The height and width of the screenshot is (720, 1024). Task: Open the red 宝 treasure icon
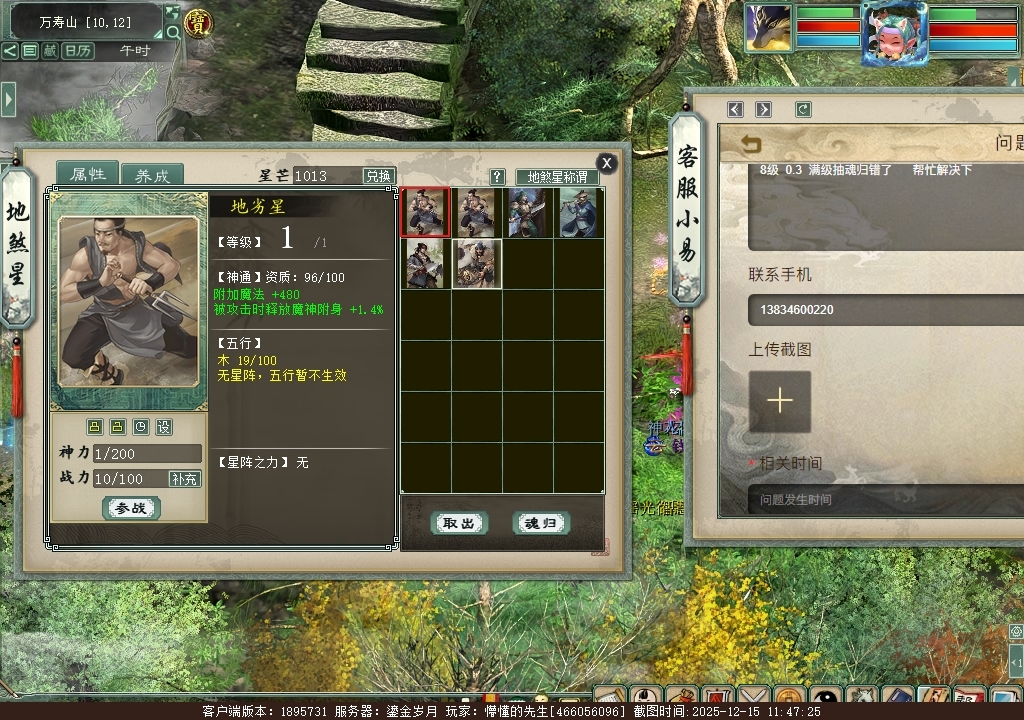[x=199, y=23]
